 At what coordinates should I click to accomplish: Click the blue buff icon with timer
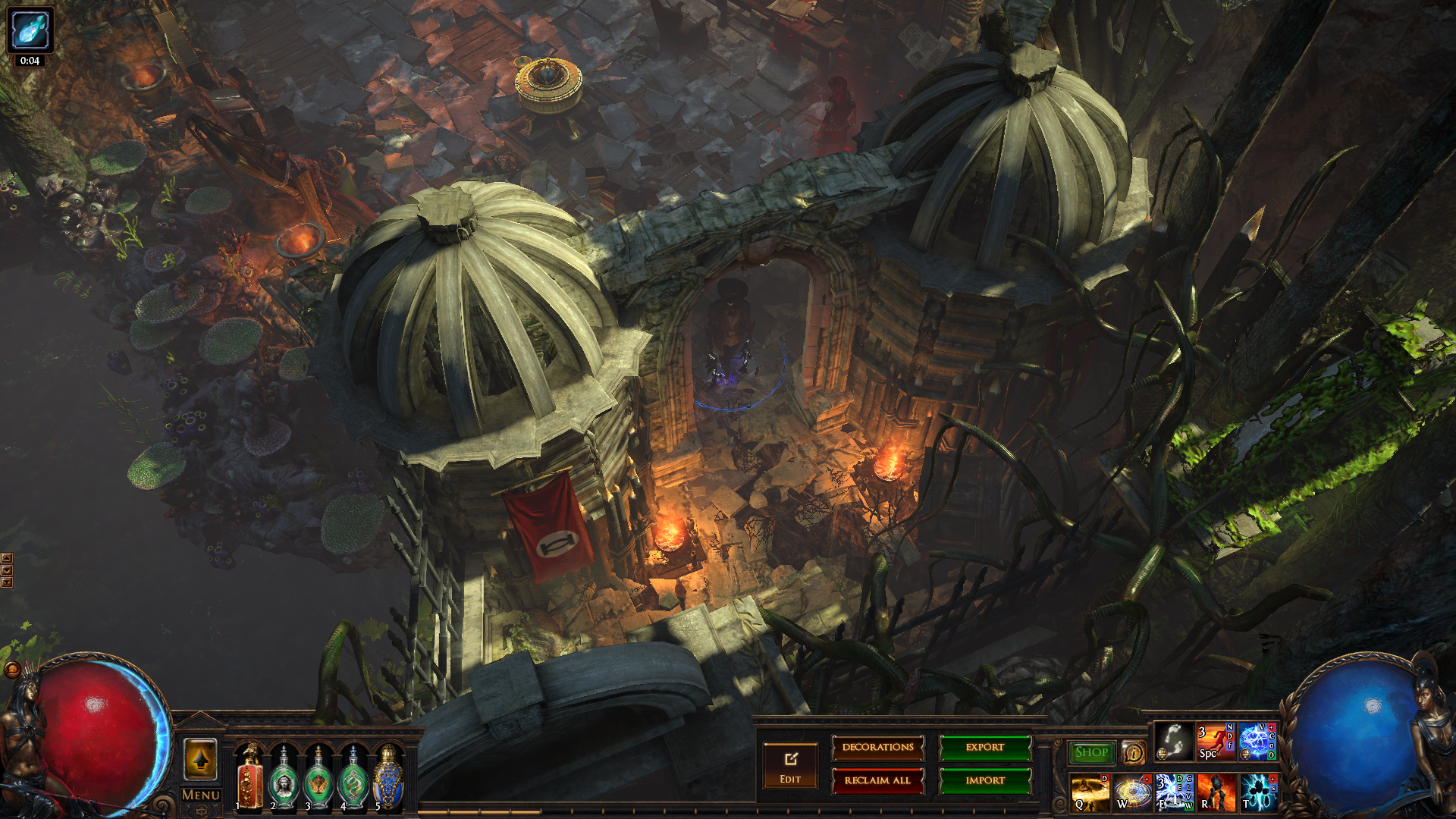tap(30, 30)
